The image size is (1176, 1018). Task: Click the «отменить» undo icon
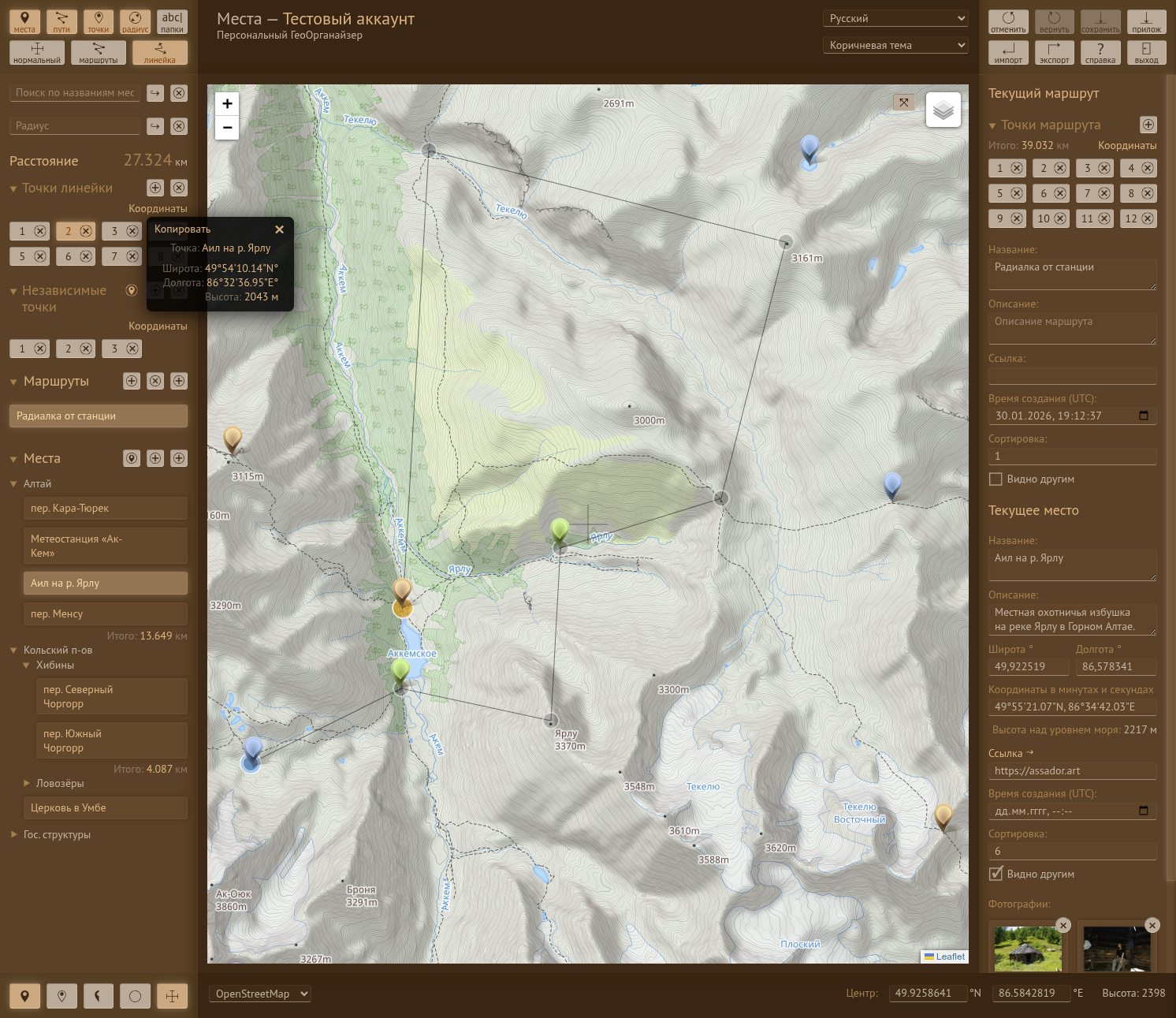point(1008,21)
